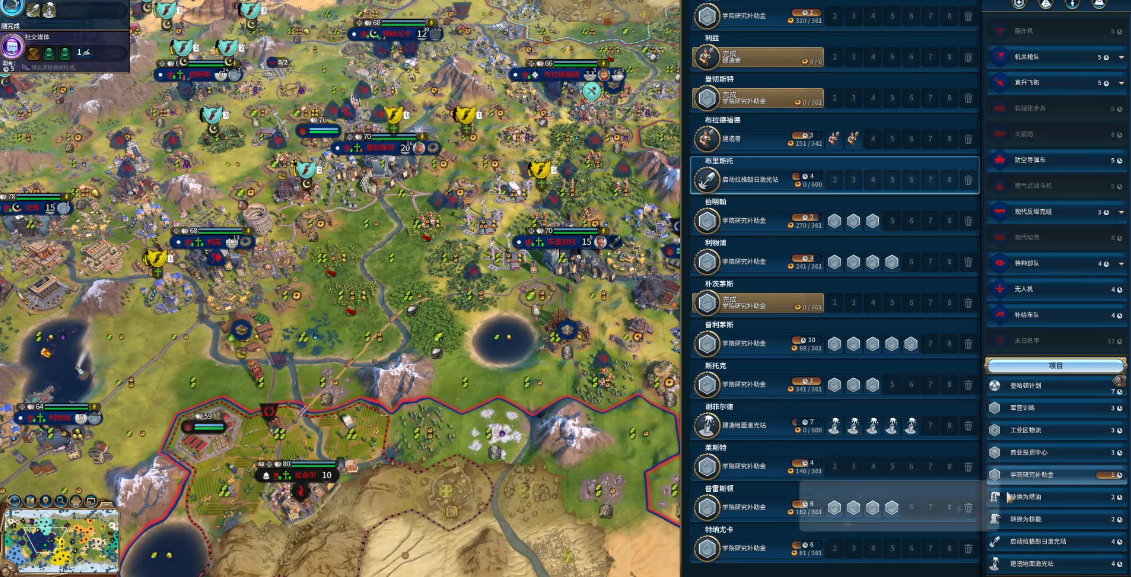Viewport: 1131px width, 577px height.
Task: Select the 布拉德福德 builder production item
Action: pyautogui.click(x=758, y=139)
